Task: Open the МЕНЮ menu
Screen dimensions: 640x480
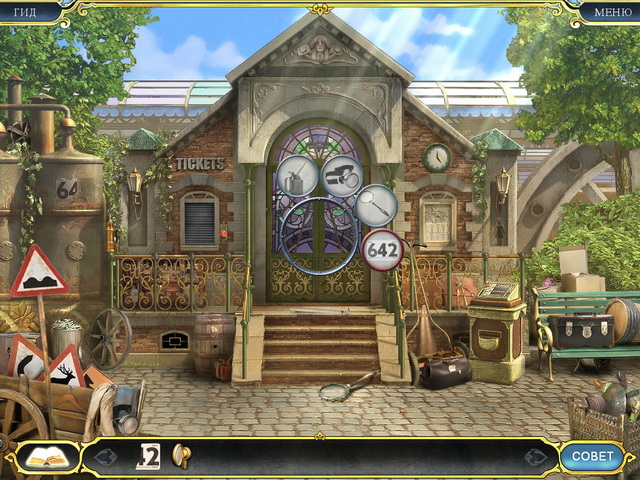Action: (612, 12)
